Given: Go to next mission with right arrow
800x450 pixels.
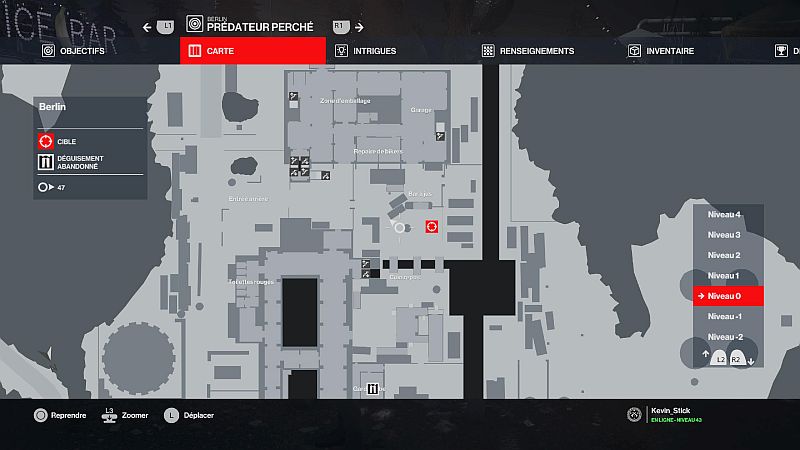Looking at the screenshot, I should 359,27.
